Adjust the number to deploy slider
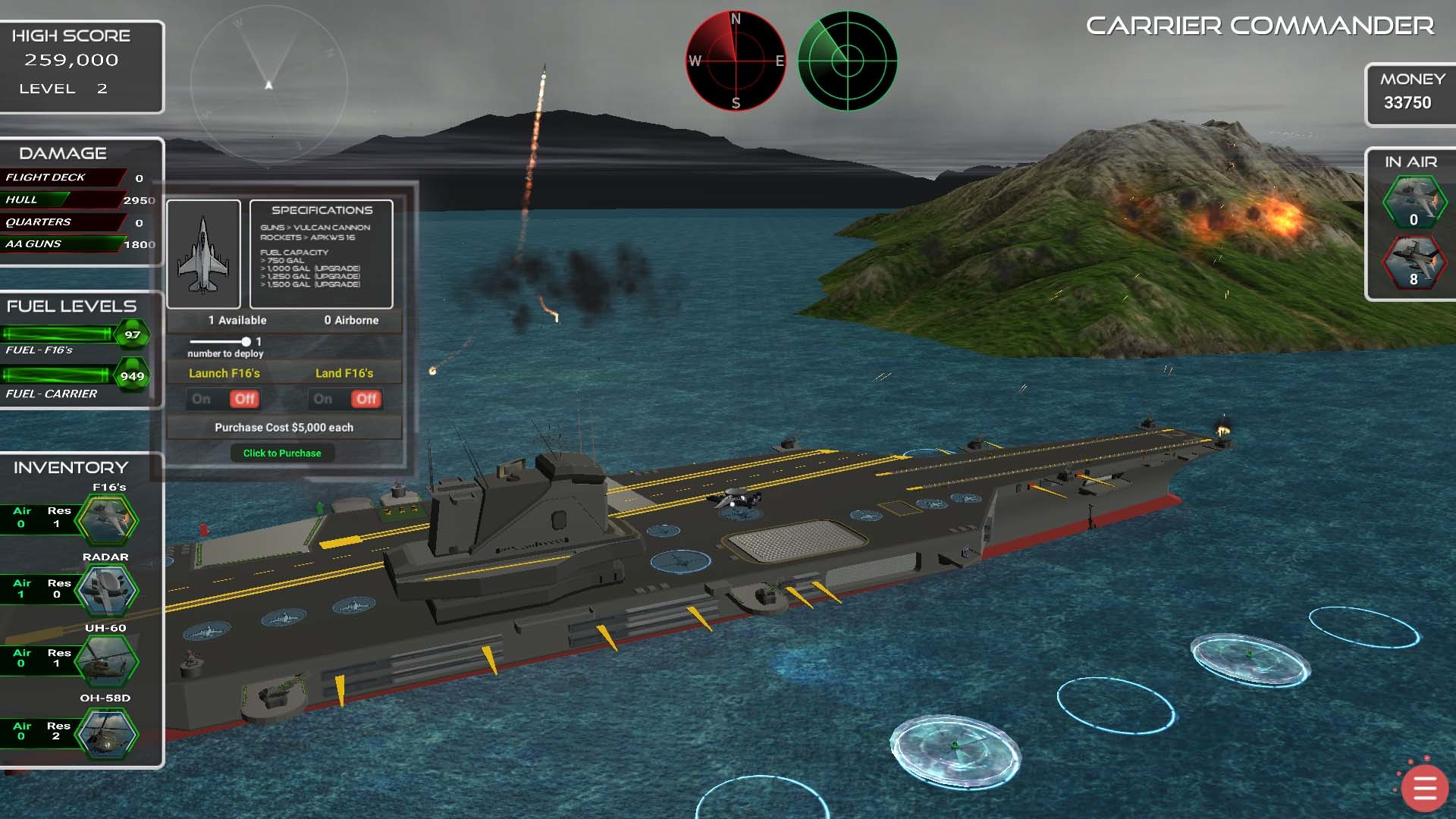1456x819 pixels. (x=246, y=340)
